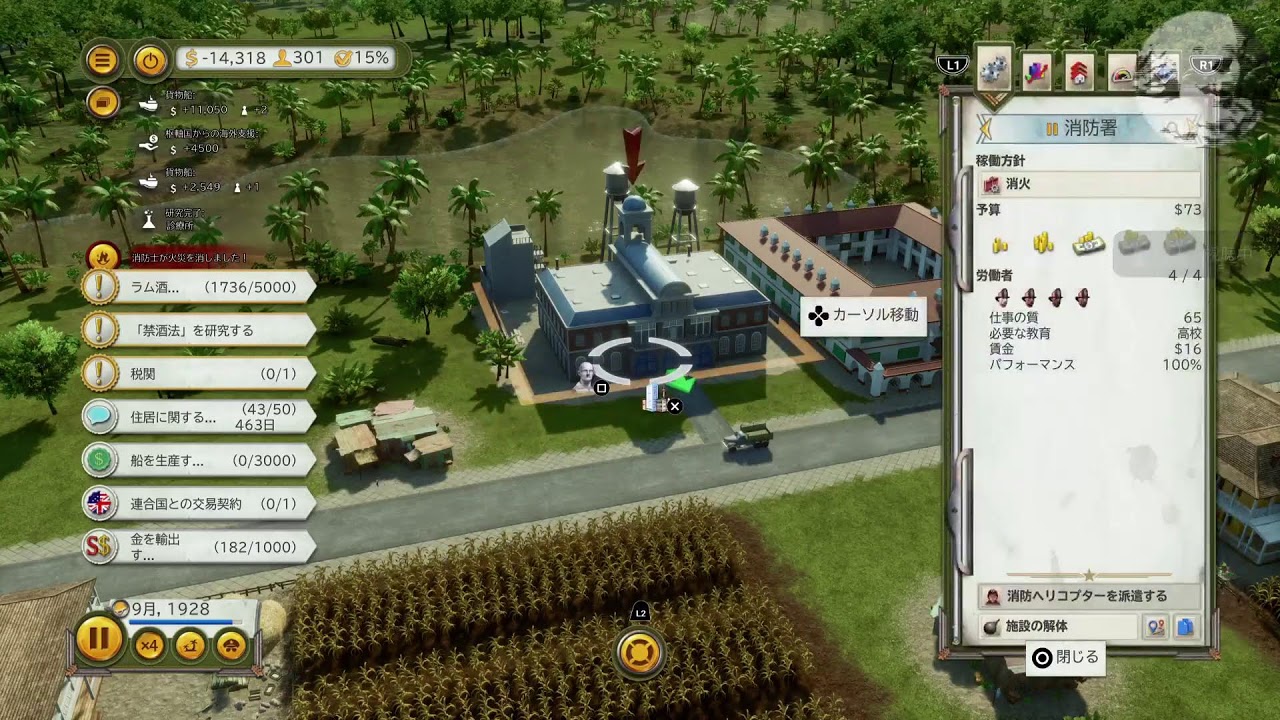Open the stacked cards overlay button
Screen dimensions: 1280x720
tap(102, 101)
